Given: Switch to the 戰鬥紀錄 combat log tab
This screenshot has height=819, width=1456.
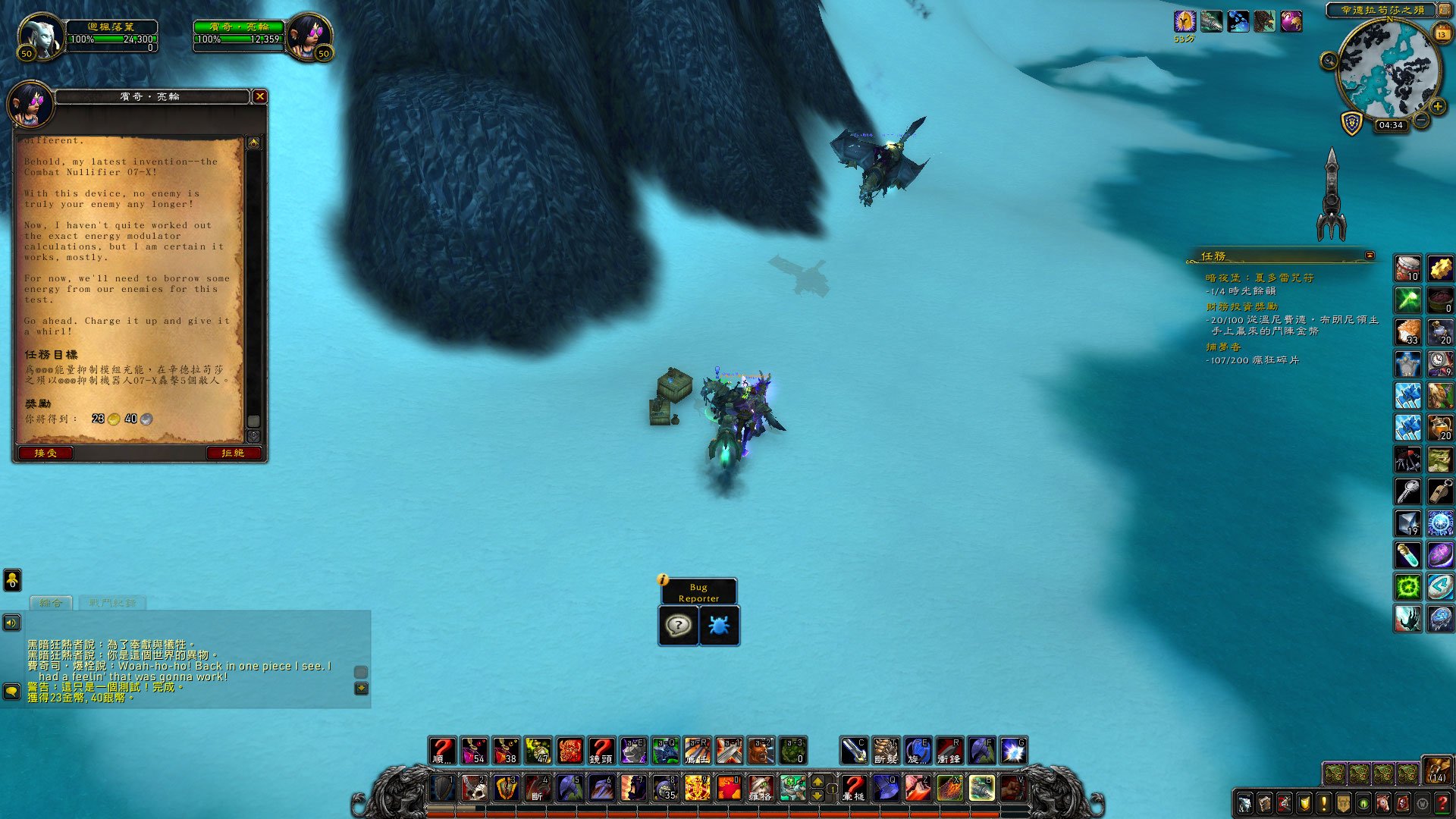Looking at the screenshot, I should click(112, 603).
